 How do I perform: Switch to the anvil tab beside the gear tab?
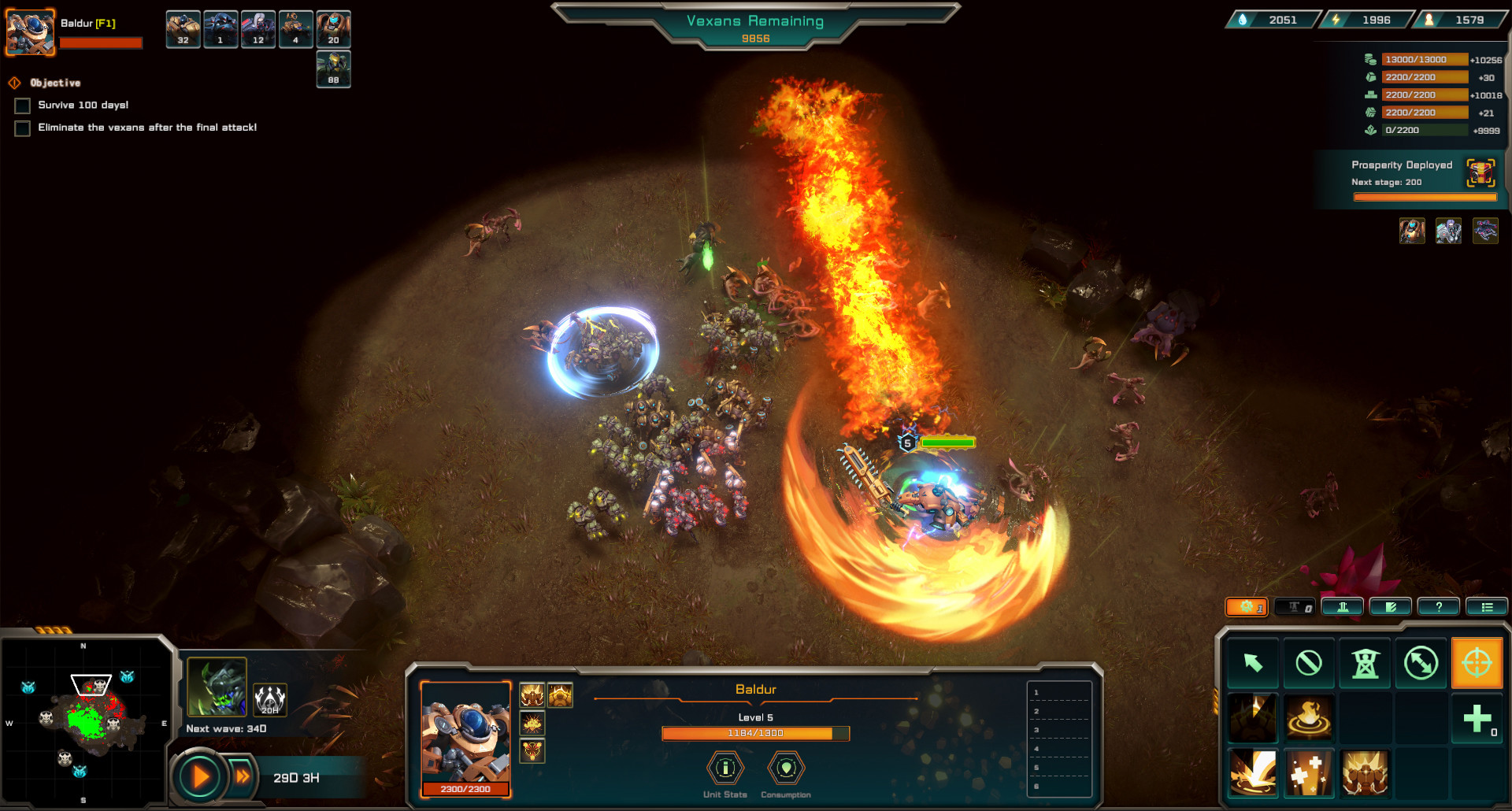[1294, 606]
